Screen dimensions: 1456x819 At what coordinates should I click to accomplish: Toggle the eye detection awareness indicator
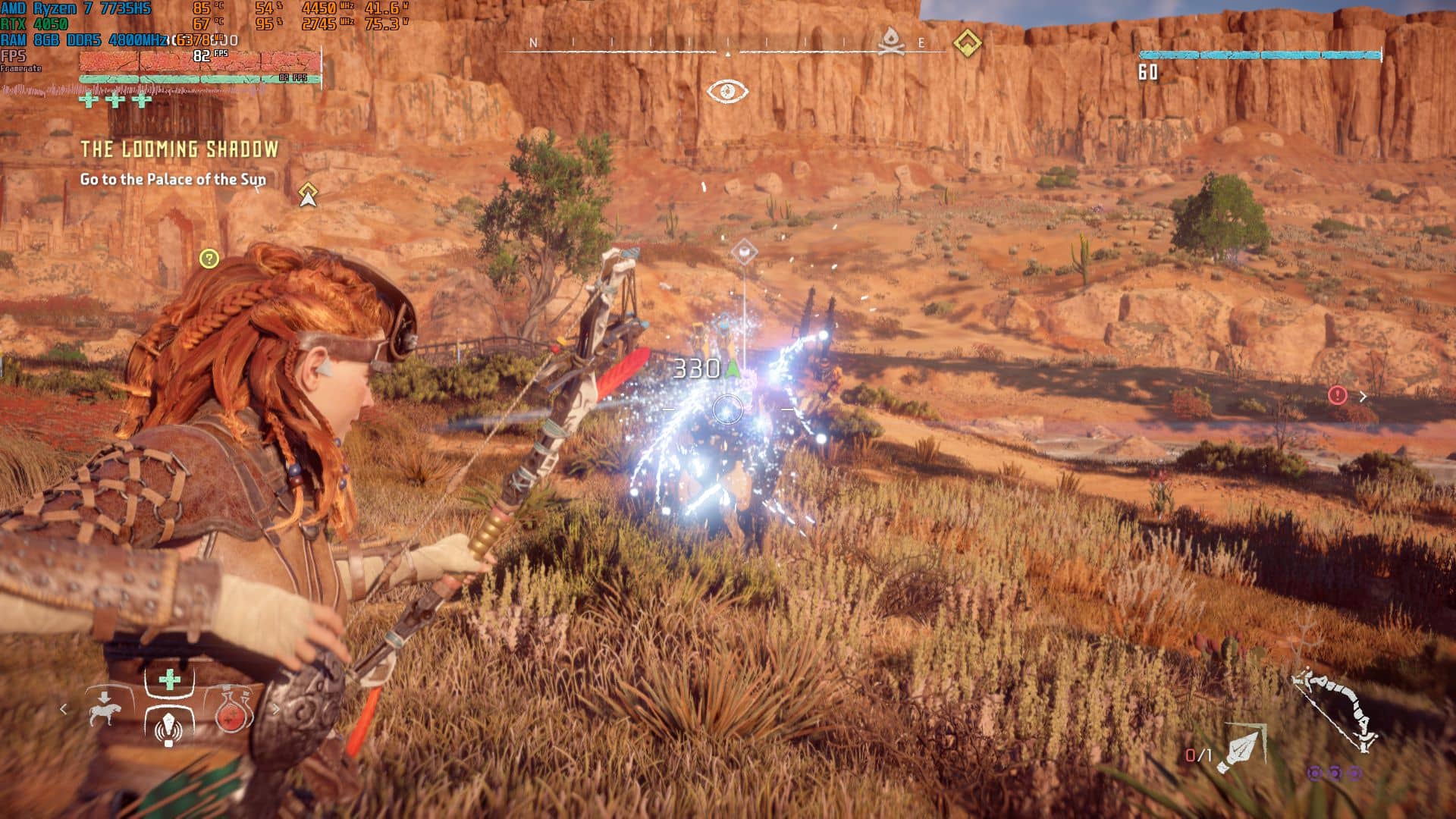point(726,89)
